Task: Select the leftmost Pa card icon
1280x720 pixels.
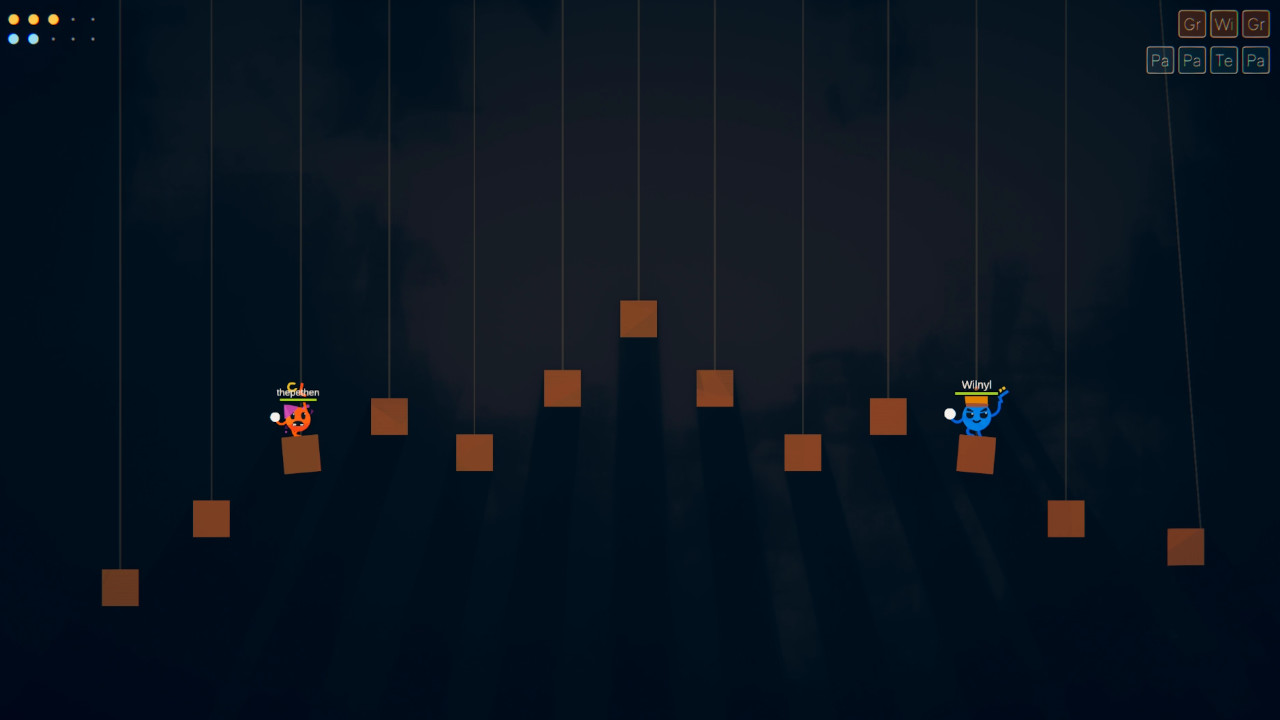Action: (1159, 59)
